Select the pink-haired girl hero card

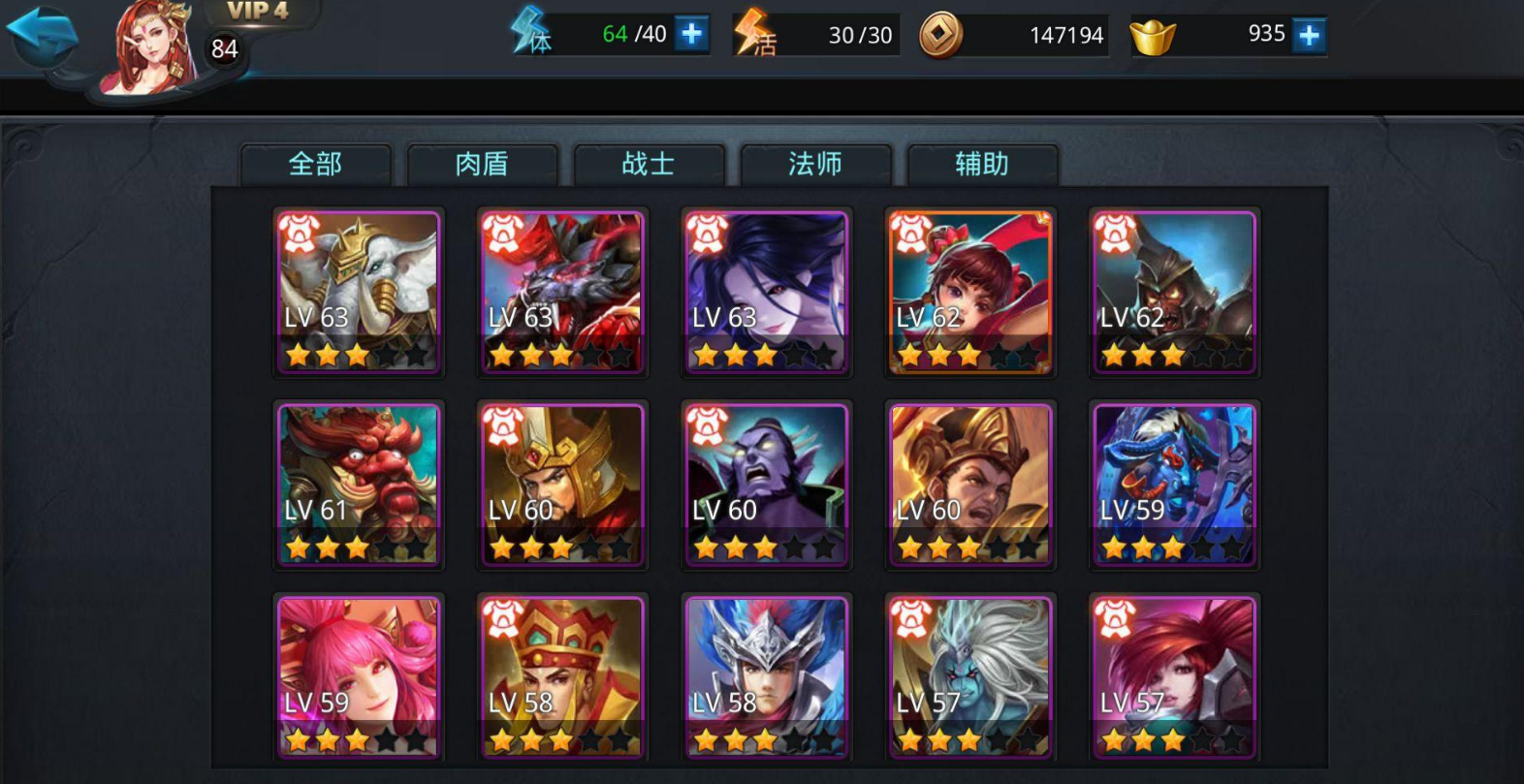click(359, 676)
